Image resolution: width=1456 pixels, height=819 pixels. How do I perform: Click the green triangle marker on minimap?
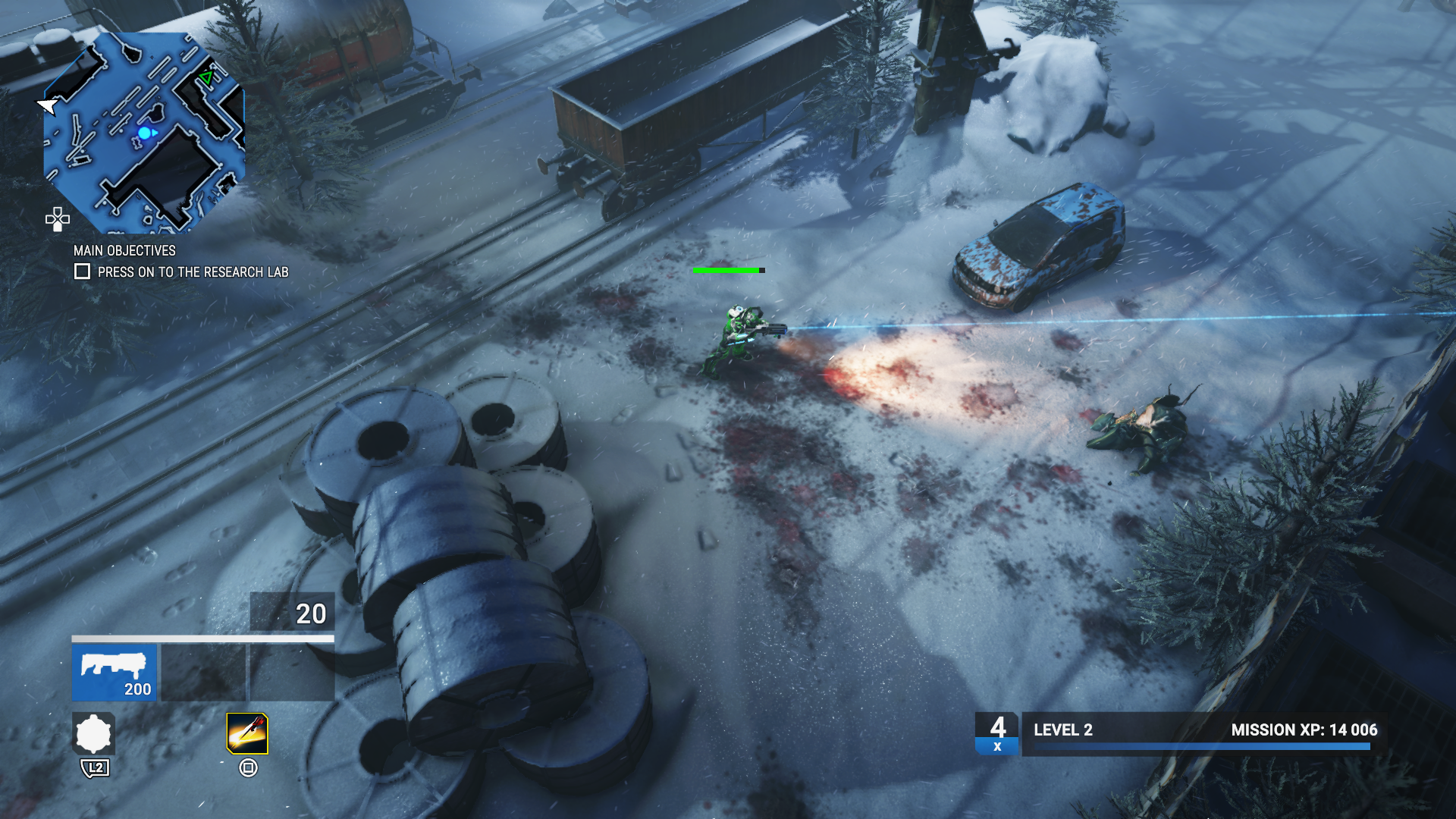click(206, 77)
